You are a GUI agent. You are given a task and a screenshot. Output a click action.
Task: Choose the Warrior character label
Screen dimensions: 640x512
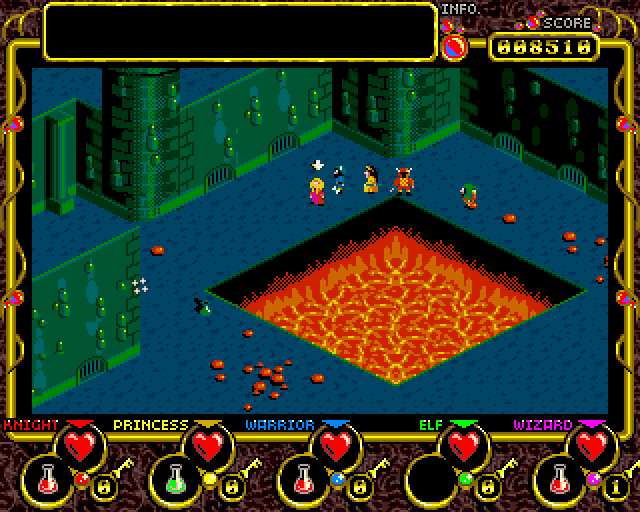(280, 424)
